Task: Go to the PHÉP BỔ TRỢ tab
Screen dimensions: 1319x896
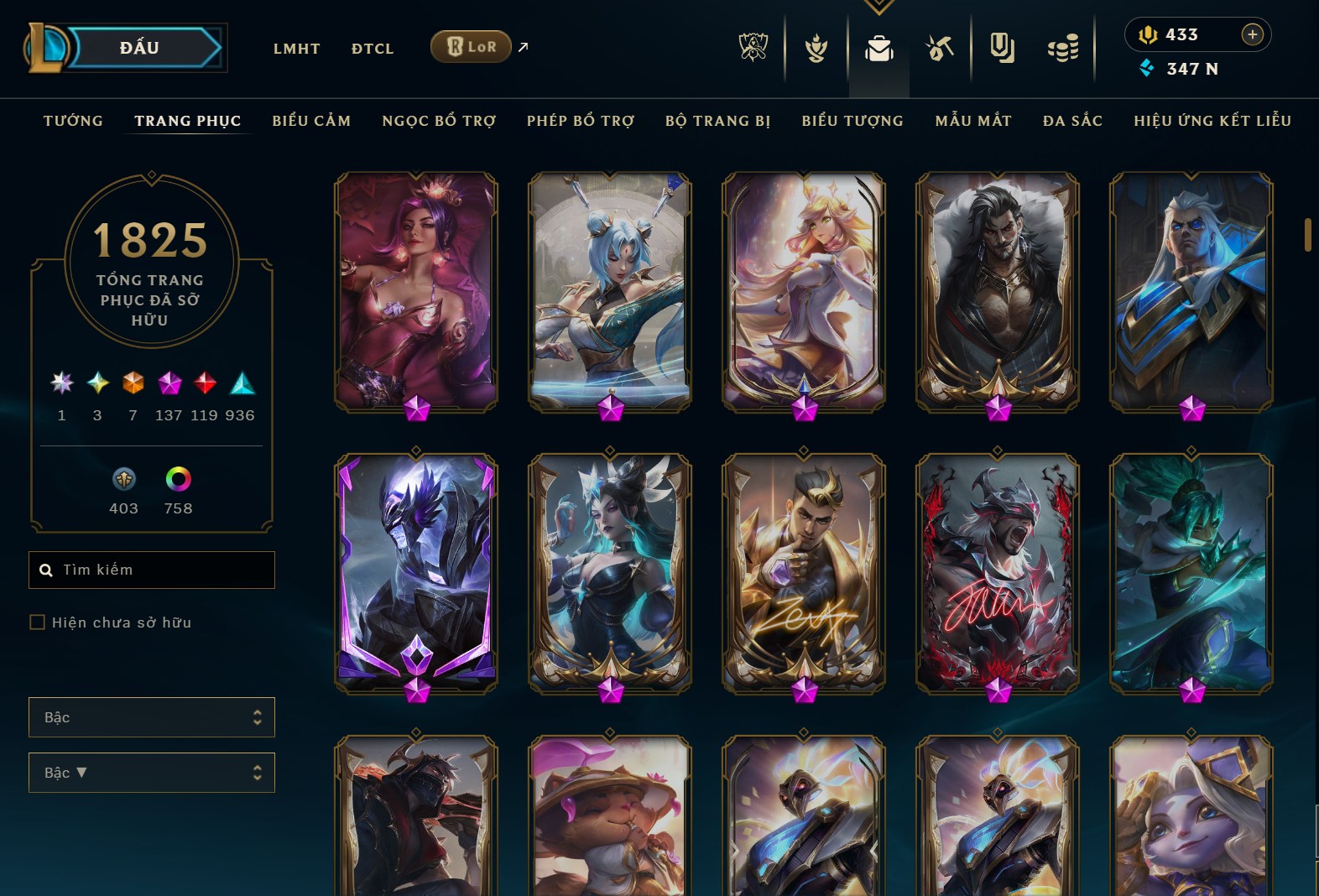Action: point(581,121)
